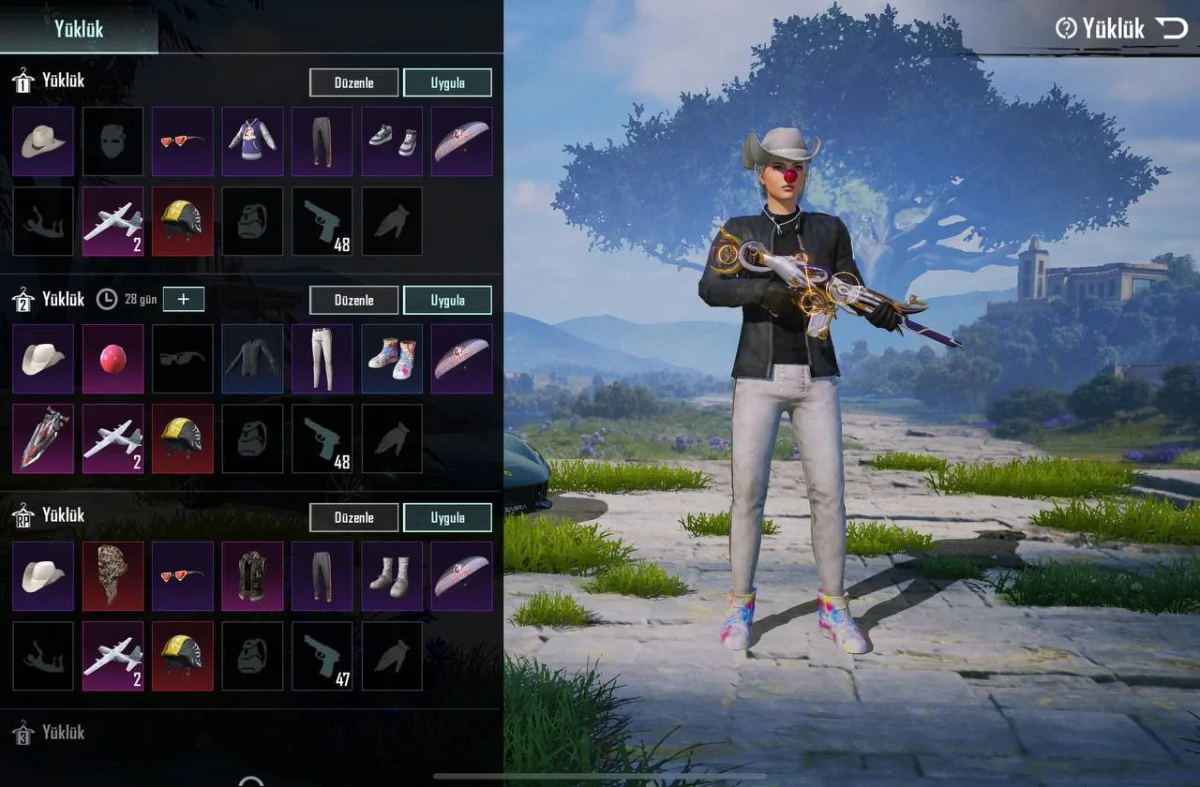Apply the RP loadout with Uygula
1200x787 pixels.
[447, 517]
